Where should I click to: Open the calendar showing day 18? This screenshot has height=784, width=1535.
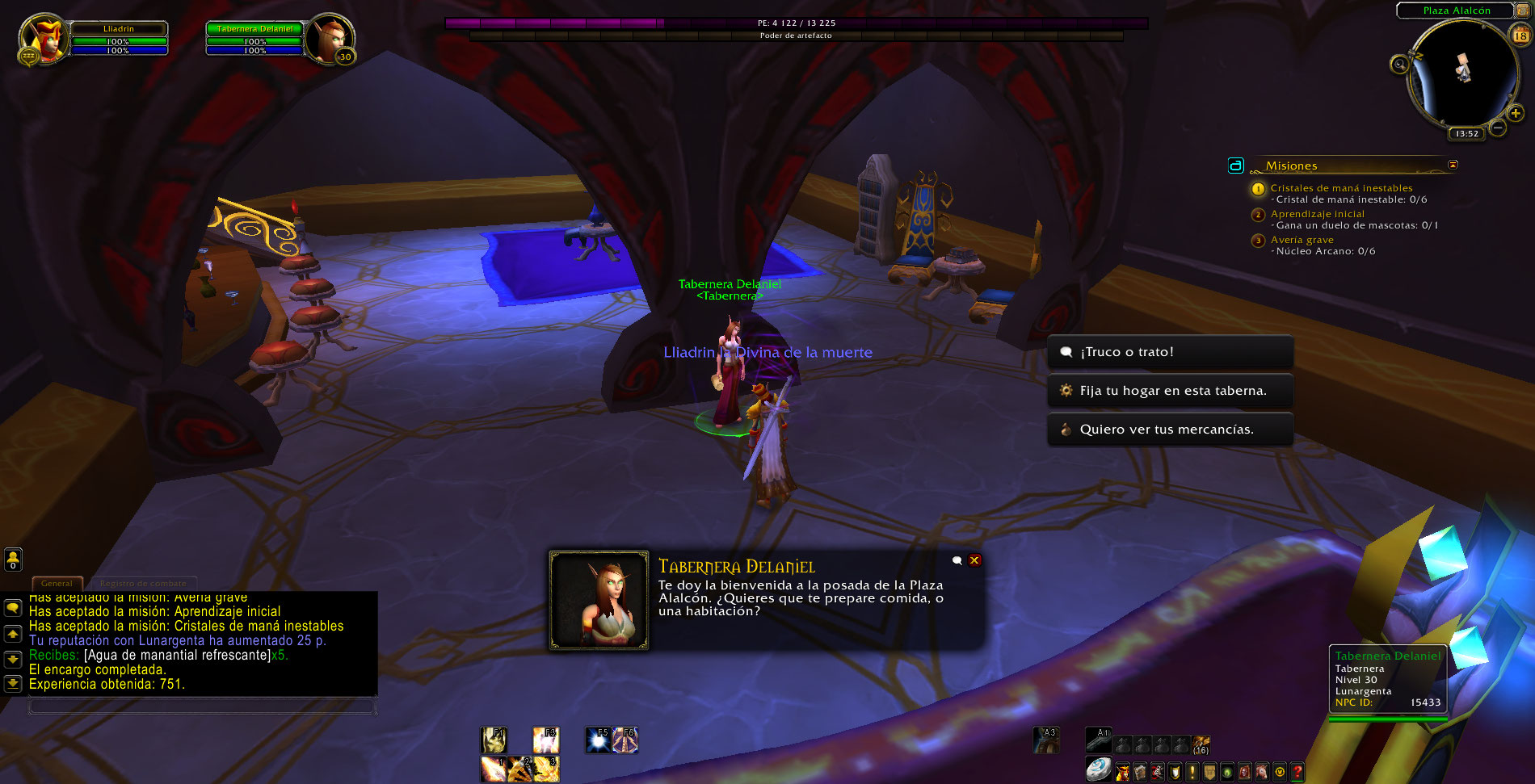pyautogui.click(x=1520, y=35)
